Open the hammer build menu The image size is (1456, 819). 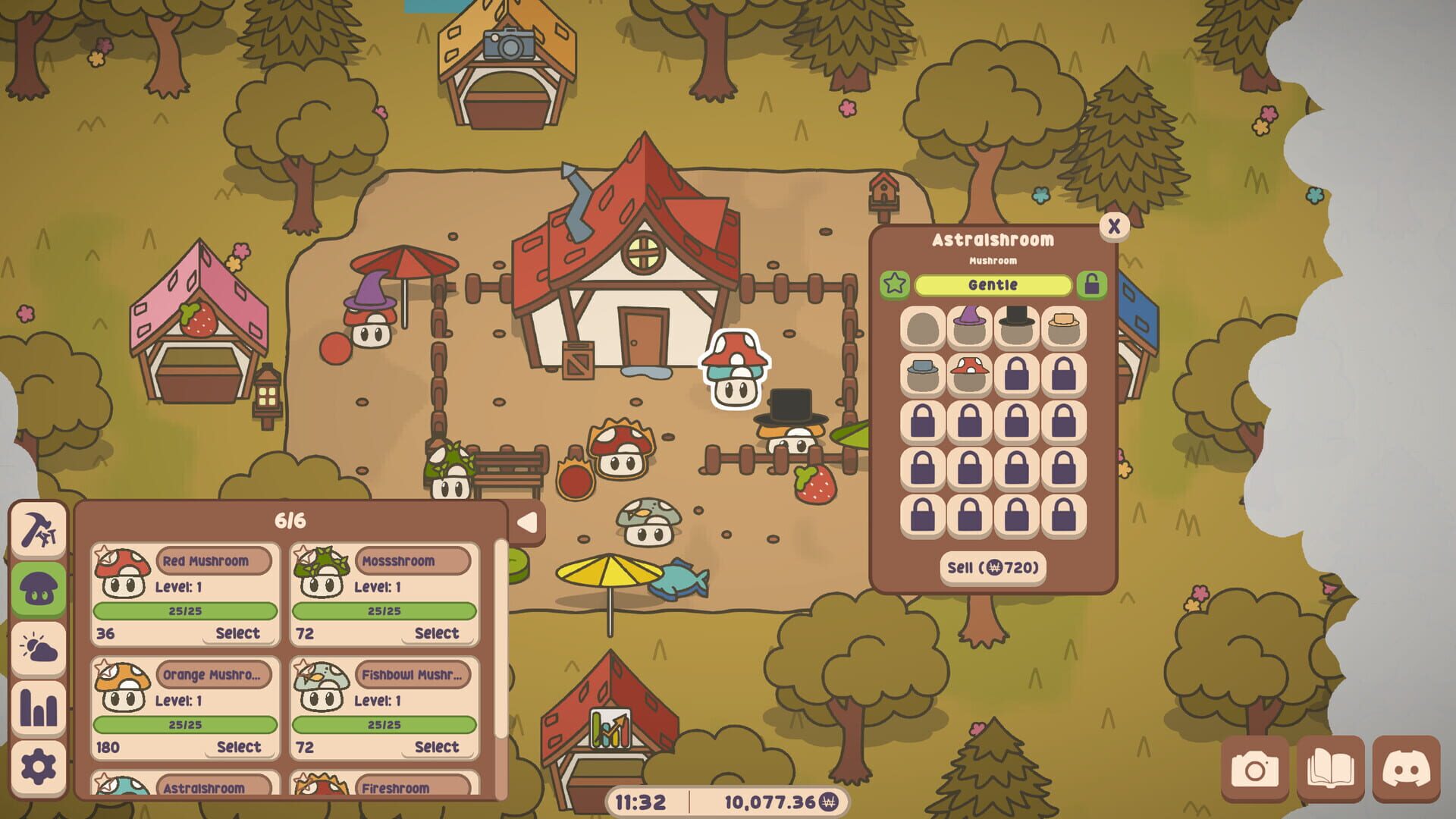[x=38, y=526]
